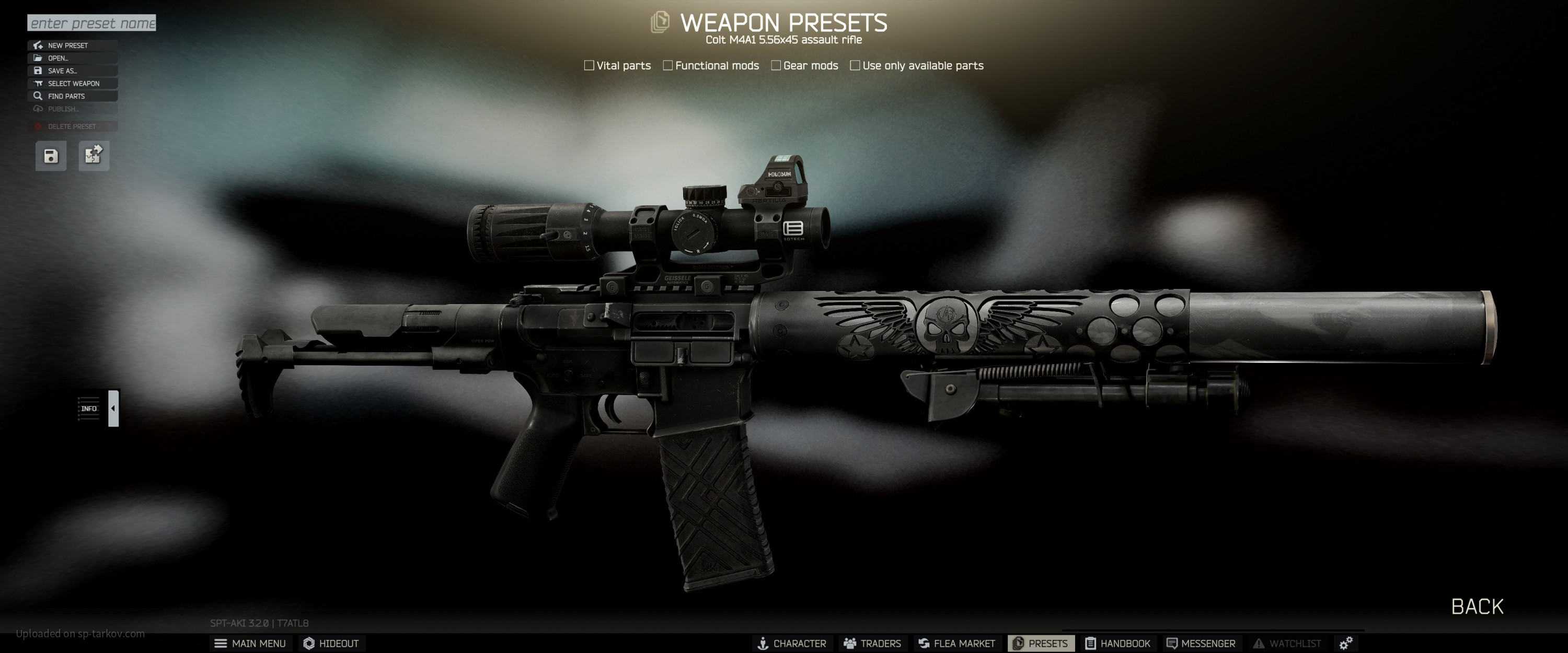The height and width of the screenshot is (653, 1568).
Task: Click the floppy disk save icon
Action: [x=51, y=156]
